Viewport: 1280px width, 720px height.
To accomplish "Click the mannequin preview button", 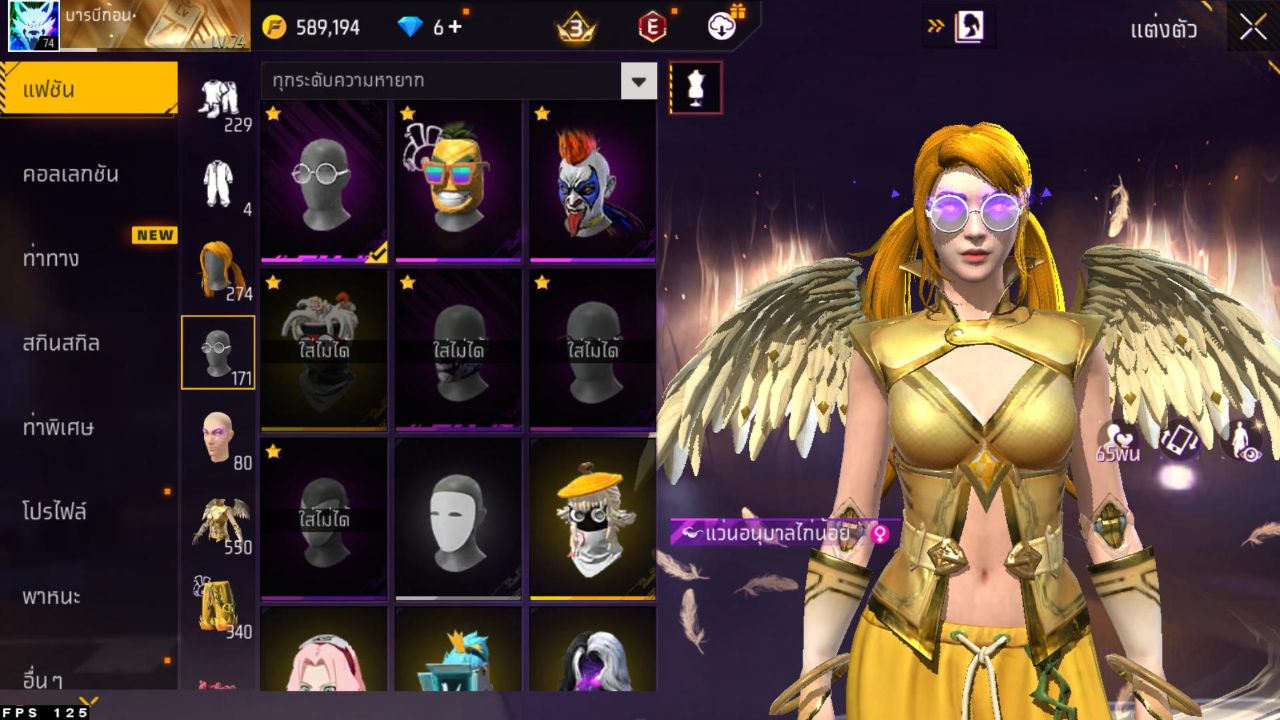I will pyautogui.click(x=695, y=87).
